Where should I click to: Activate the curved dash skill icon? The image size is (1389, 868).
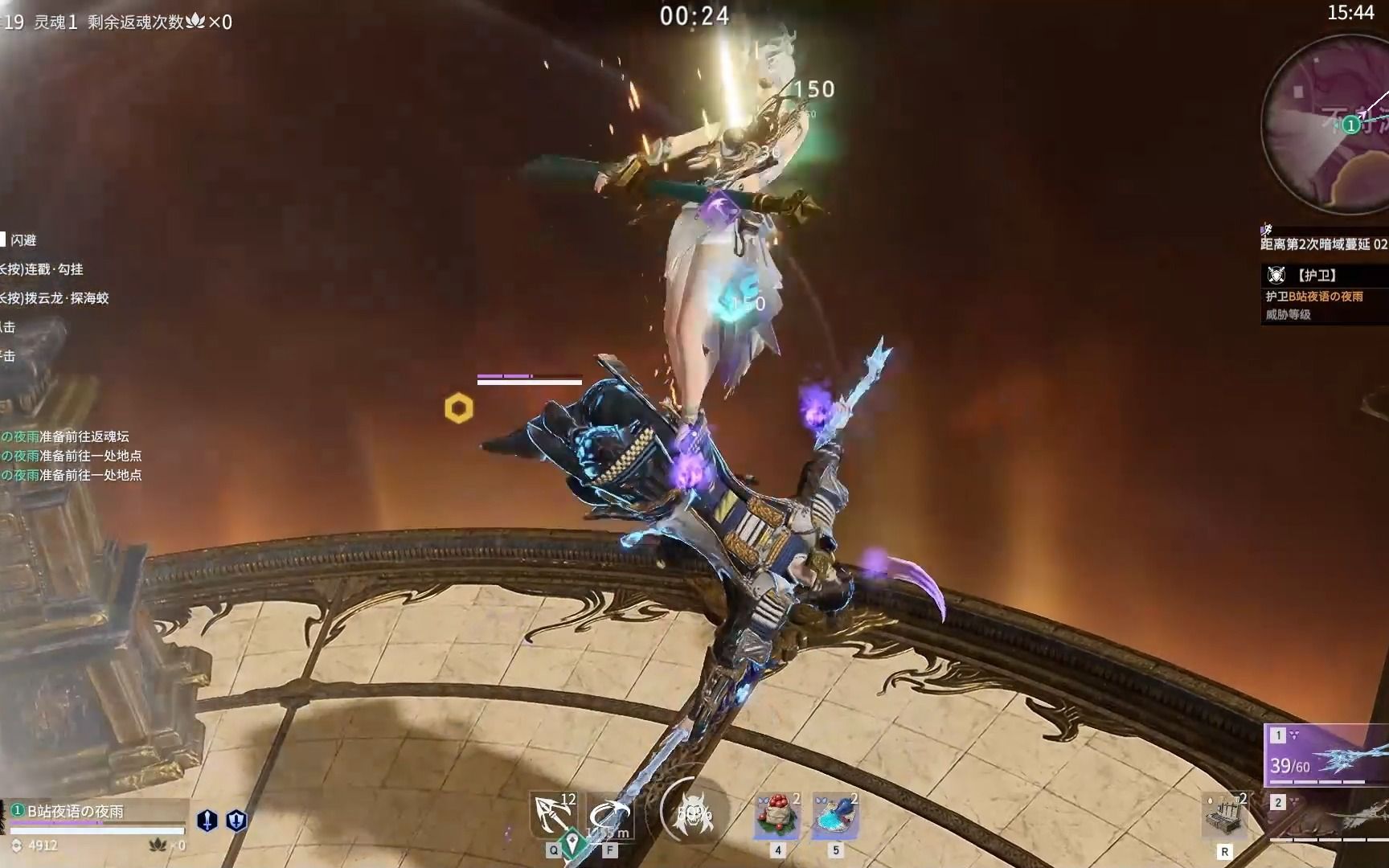click(x=608, y=815)
